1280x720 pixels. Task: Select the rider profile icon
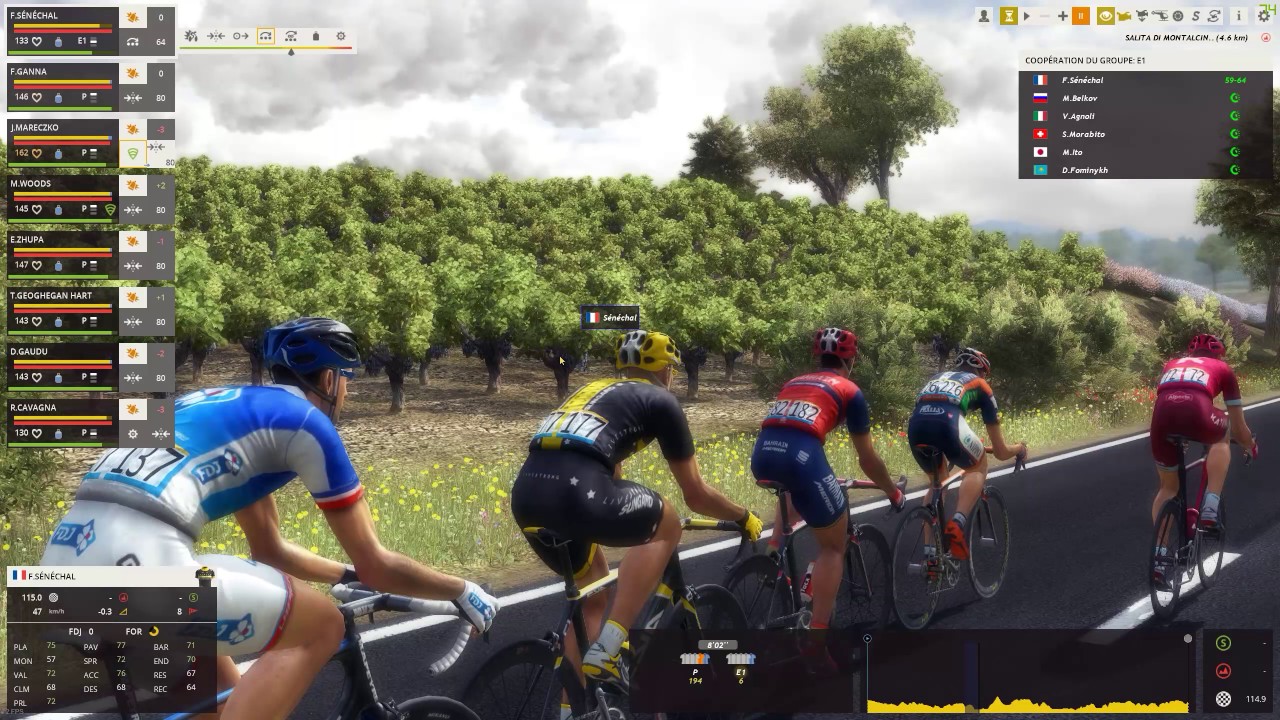tap(984, 16)
